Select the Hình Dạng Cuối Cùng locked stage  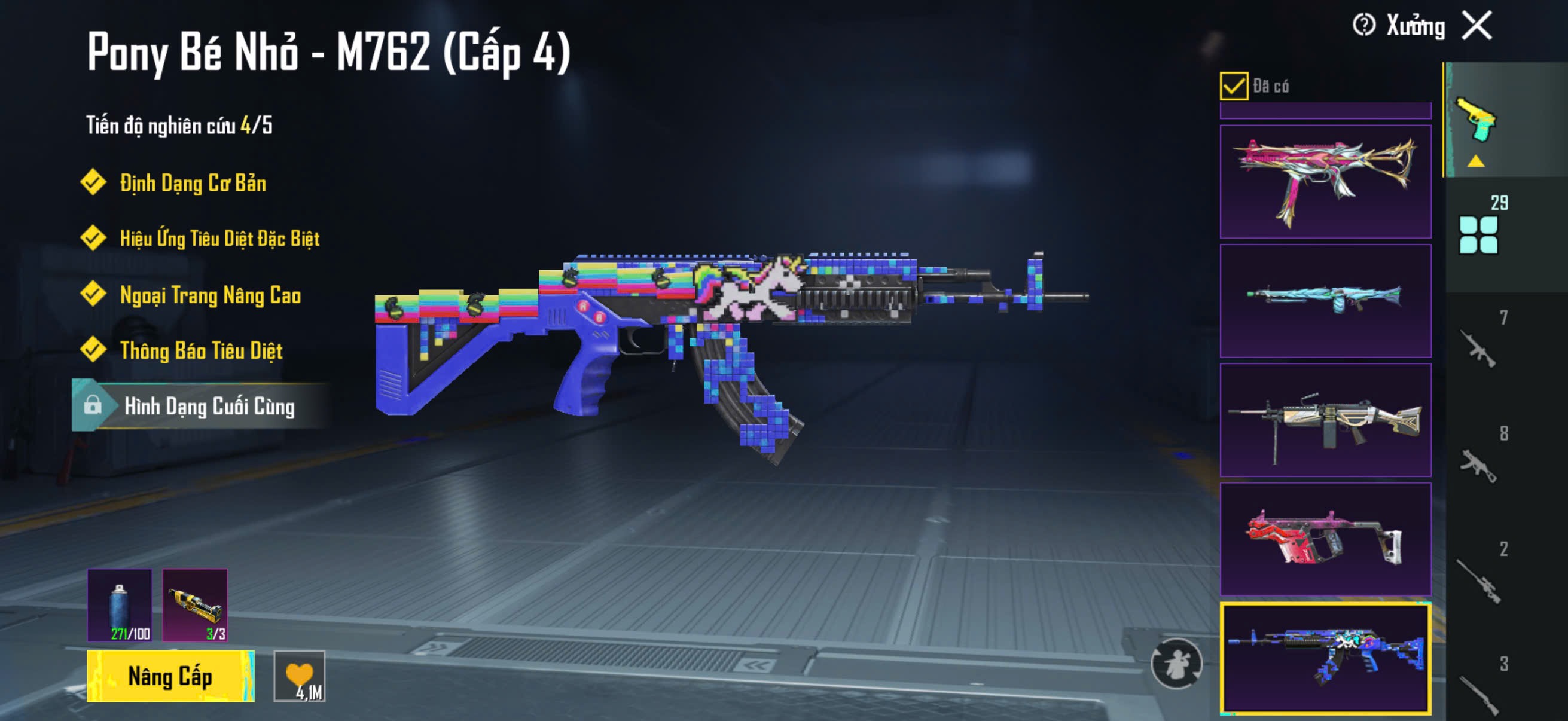tap(201, 406)
